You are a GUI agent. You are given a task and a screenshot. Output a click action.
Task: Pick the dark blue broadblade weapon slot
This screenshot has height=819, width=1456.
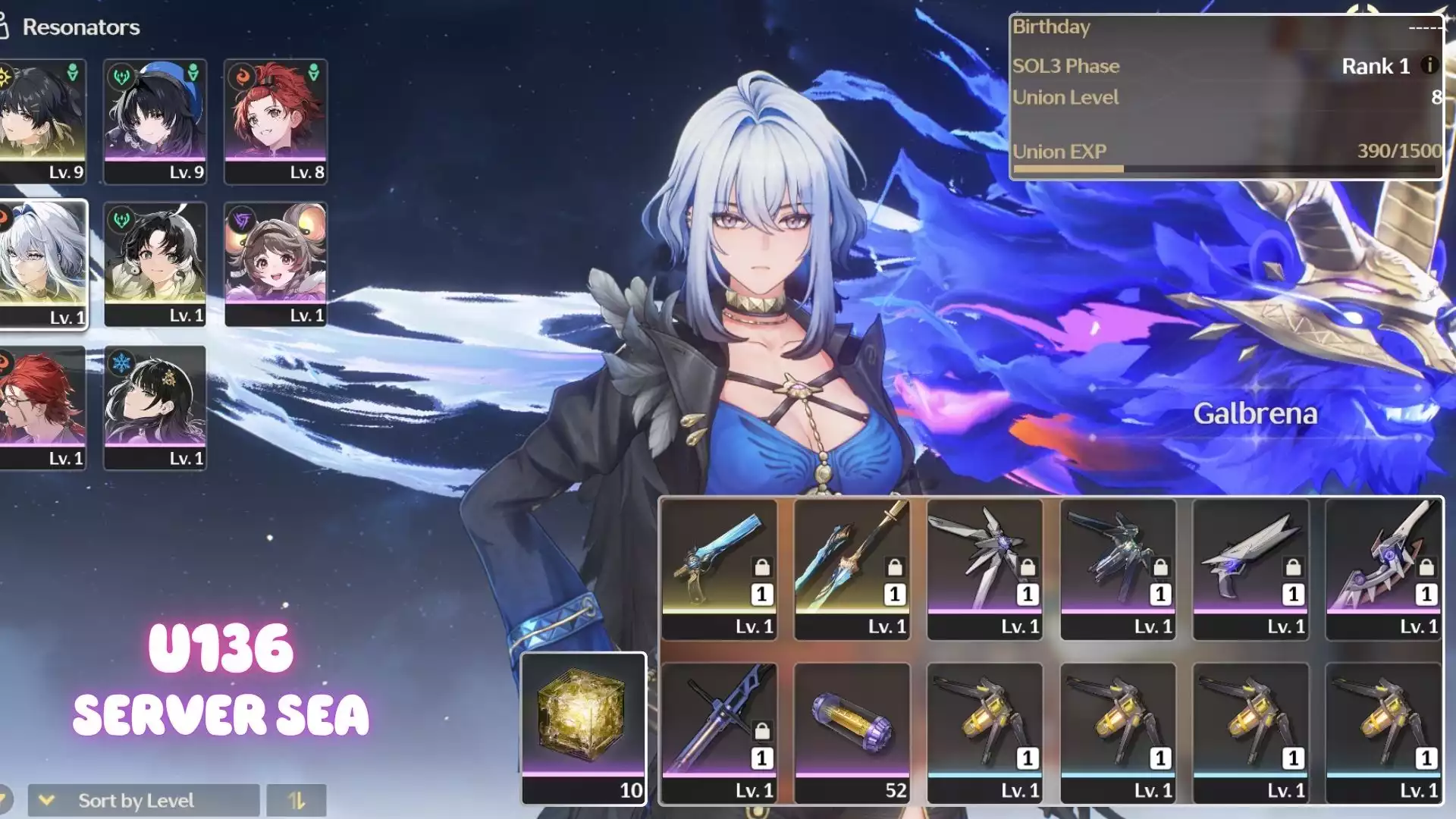pos(719,732)
